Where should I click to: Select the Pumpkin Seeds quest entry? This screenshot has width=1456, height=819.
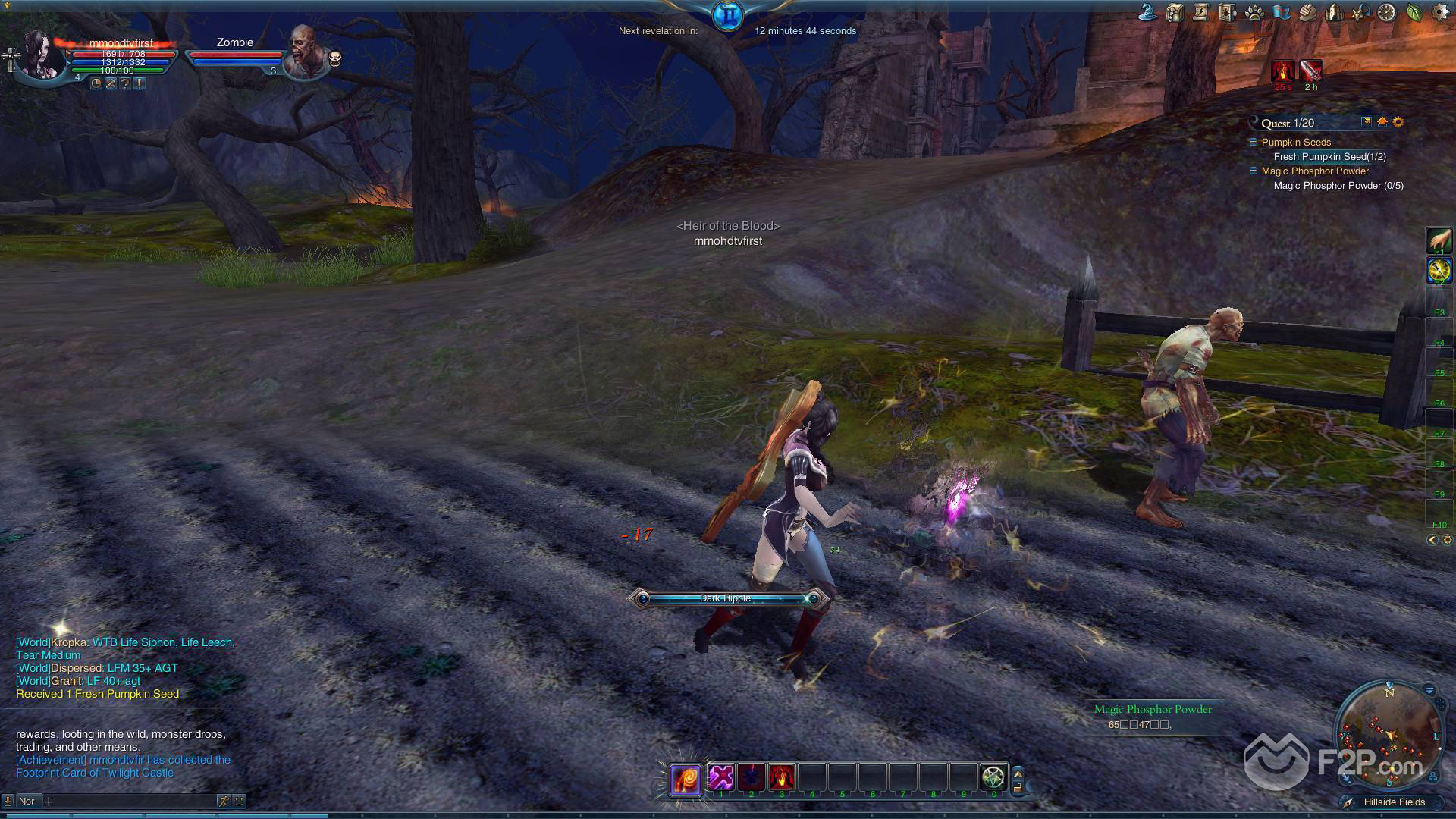1296,142
